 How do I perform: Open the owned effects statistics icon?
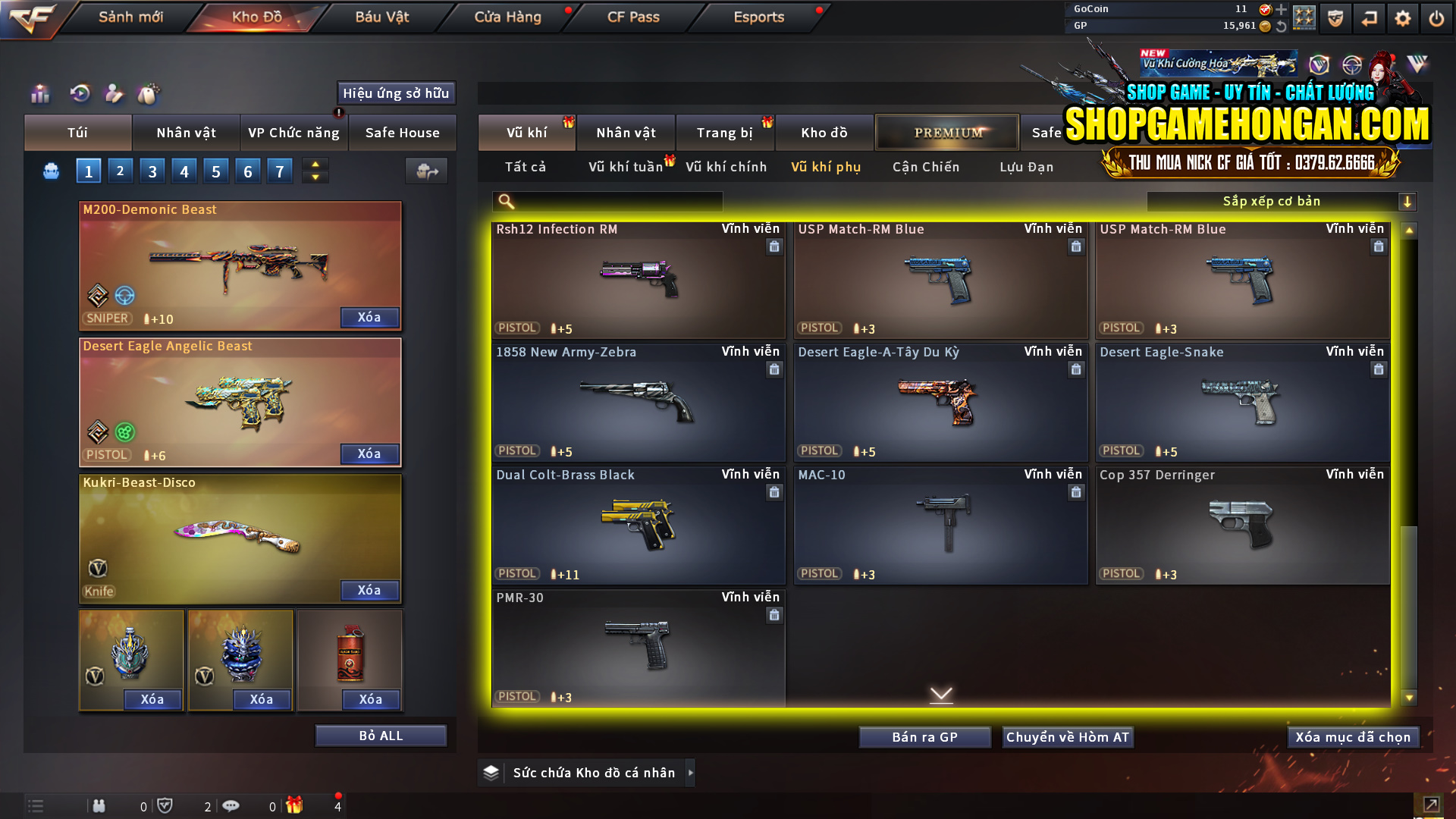(39, 94)
